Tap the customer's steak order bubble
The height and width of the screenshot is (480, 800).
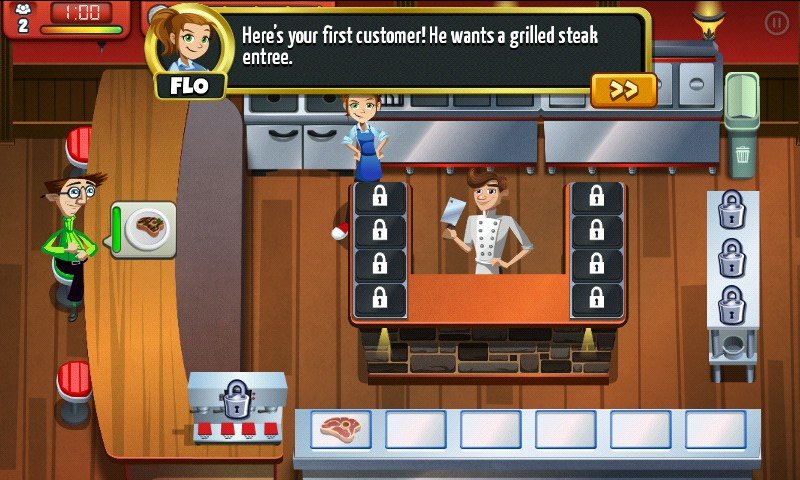click(150, 229)
